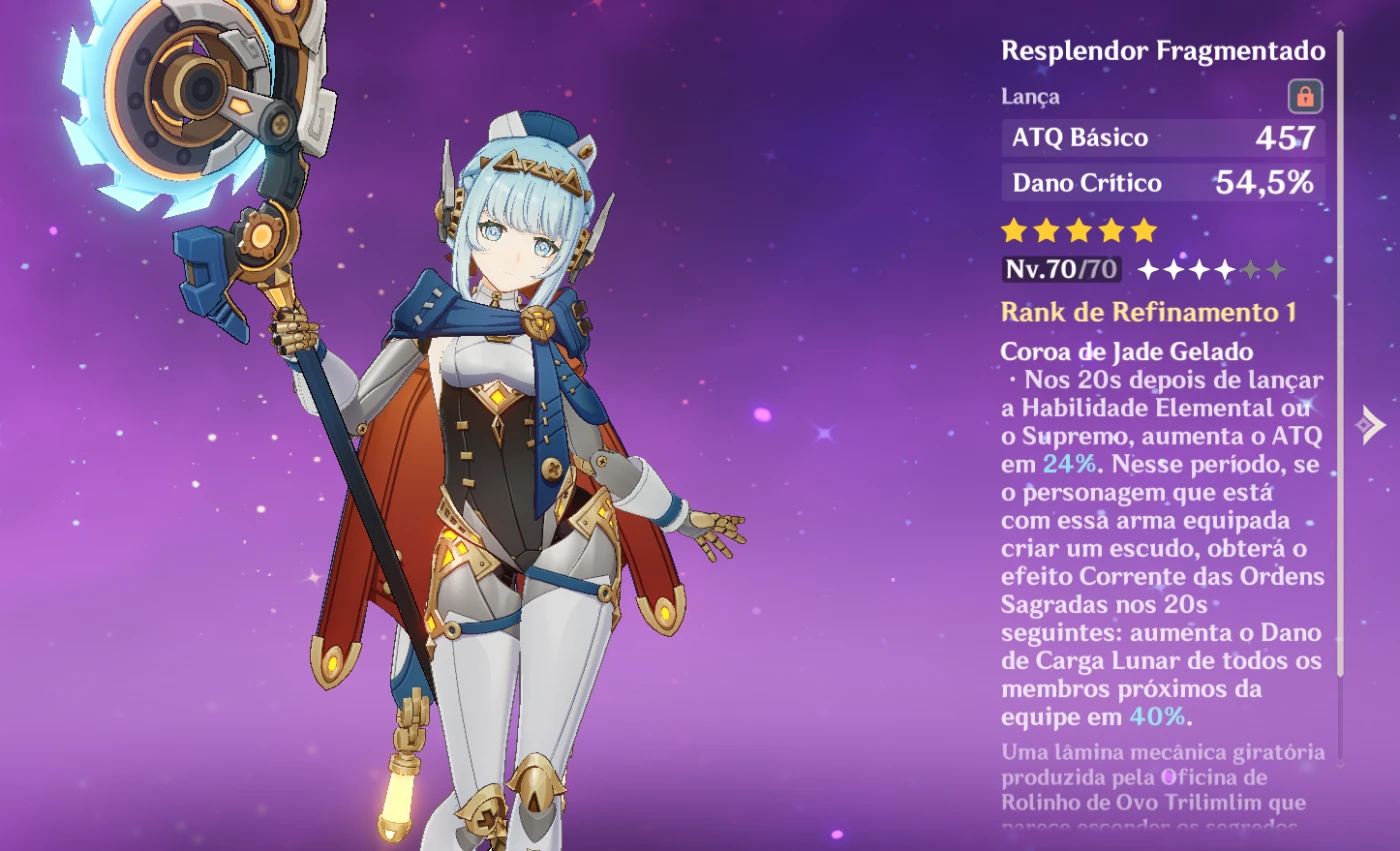This screenshot has height=851, width=1400.
Task: Click the weapon description scrollbar
Action: click(x=1340, y=400)
